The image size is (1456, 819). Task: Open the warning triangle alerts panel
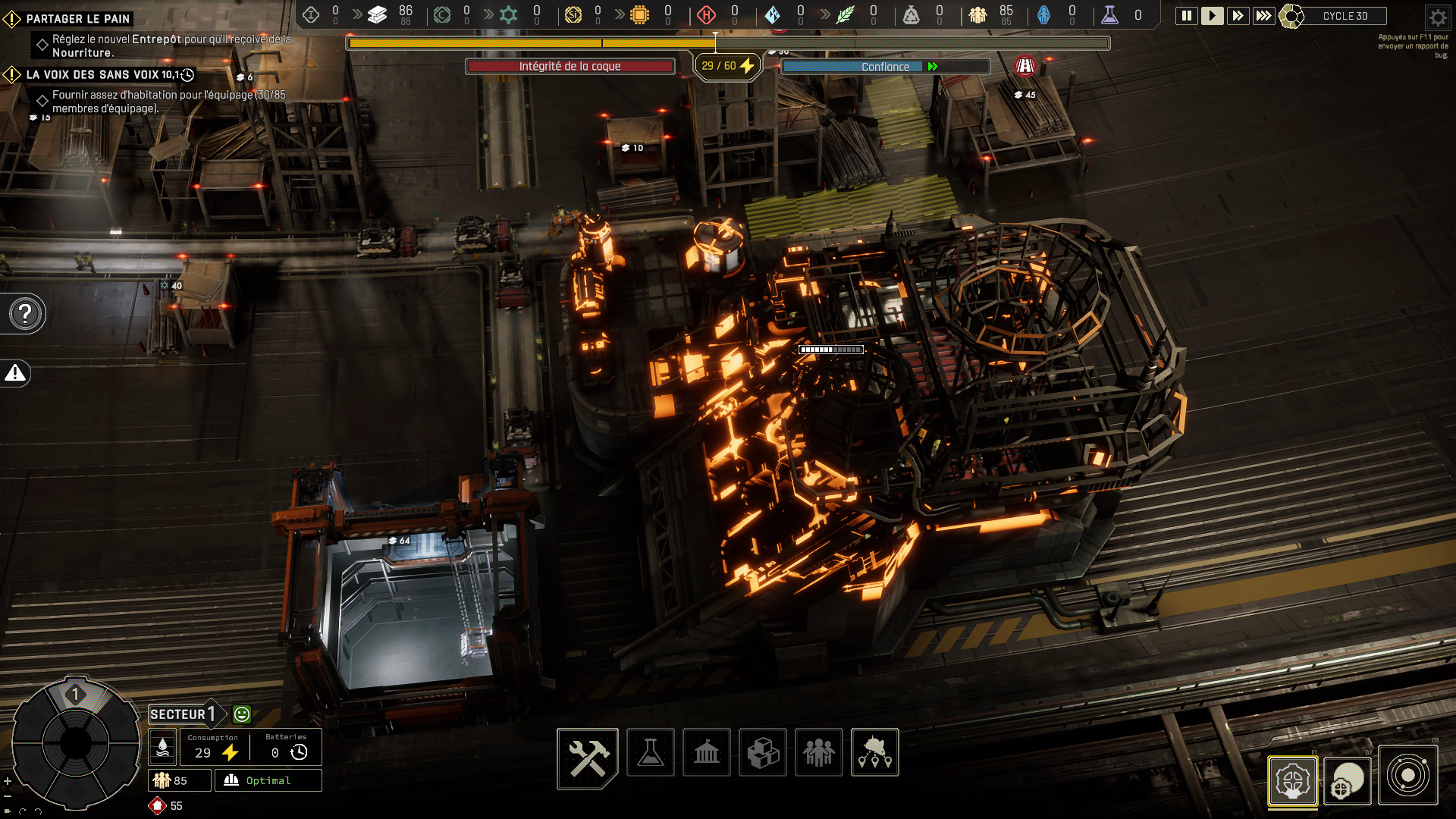coord(15,373)
